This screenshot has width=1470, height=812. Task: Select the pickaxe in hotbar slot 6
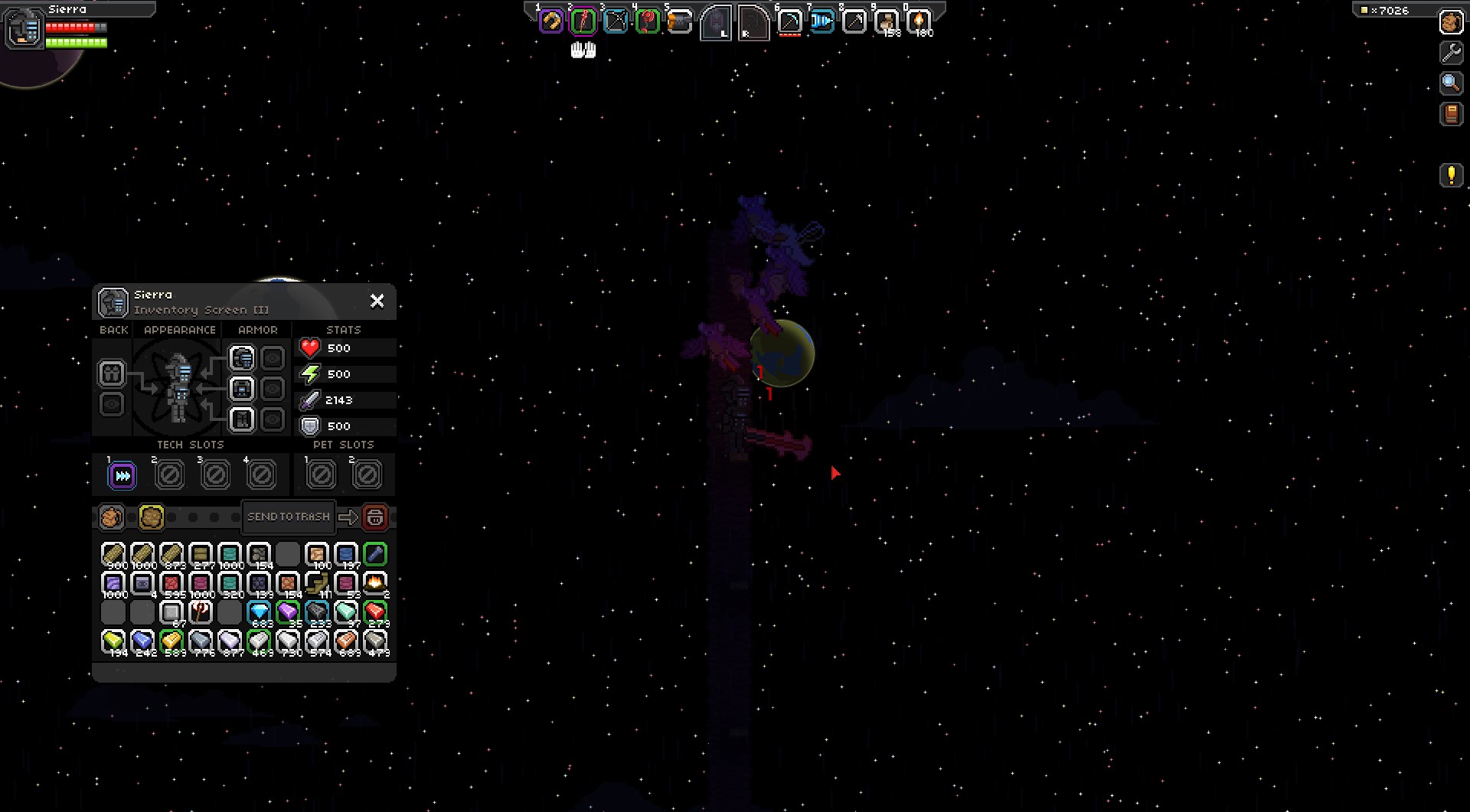click(x=789, y=21)
